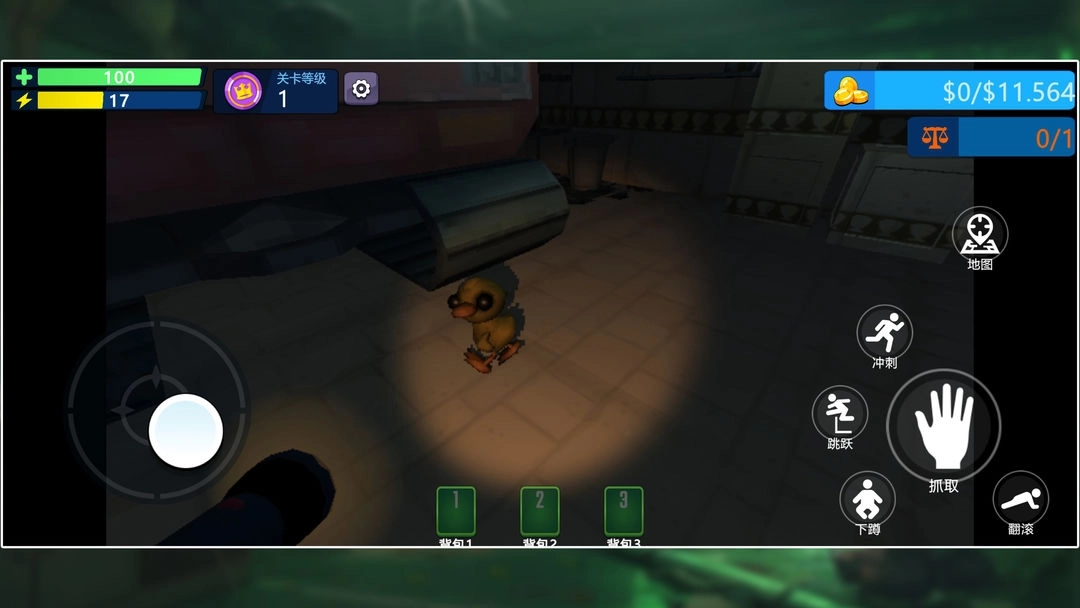Tap the crouch (下蹲) button
1080x608 pixels.
click(867, 497)
